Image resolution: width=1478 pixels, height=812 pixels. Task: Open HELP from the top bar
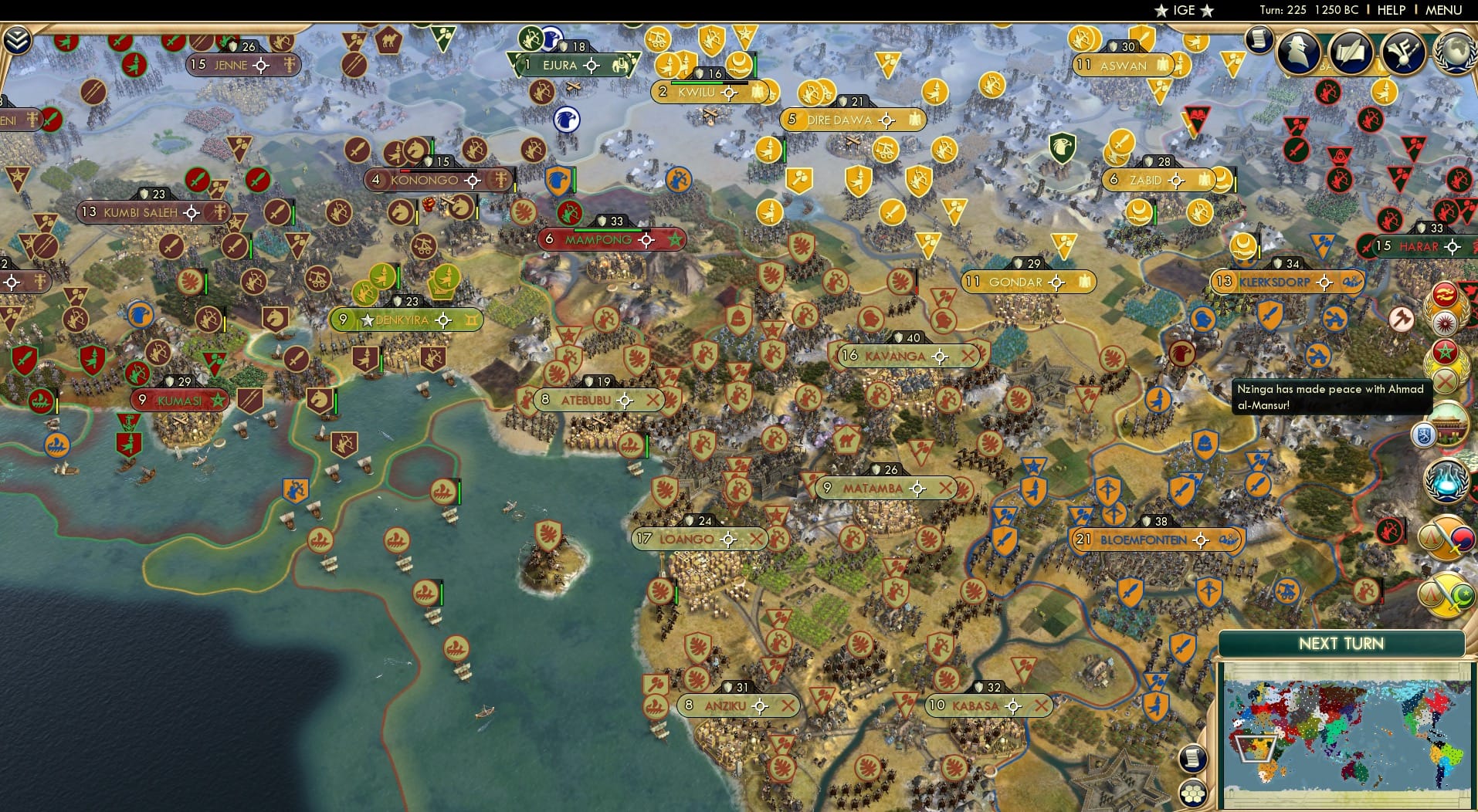click(x=1390, y=11)
